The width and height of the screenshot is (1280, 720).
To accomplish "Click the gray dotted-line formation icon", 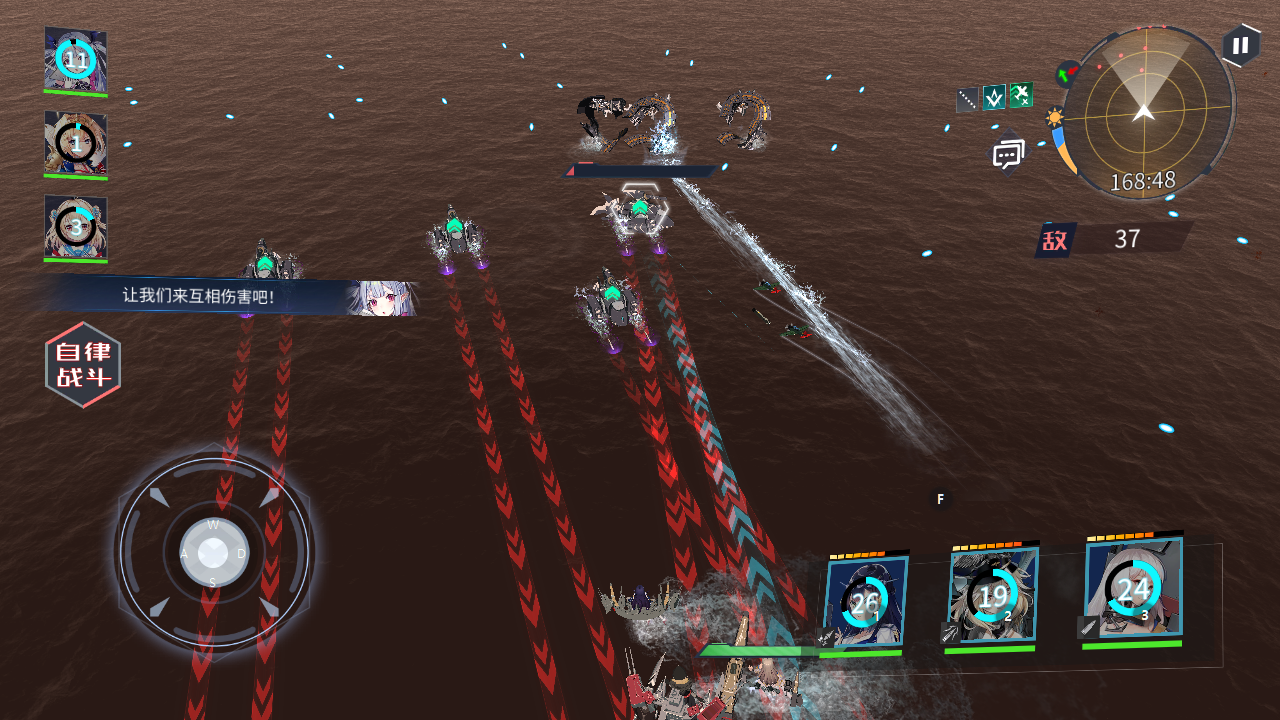I will tap(967, 100).
